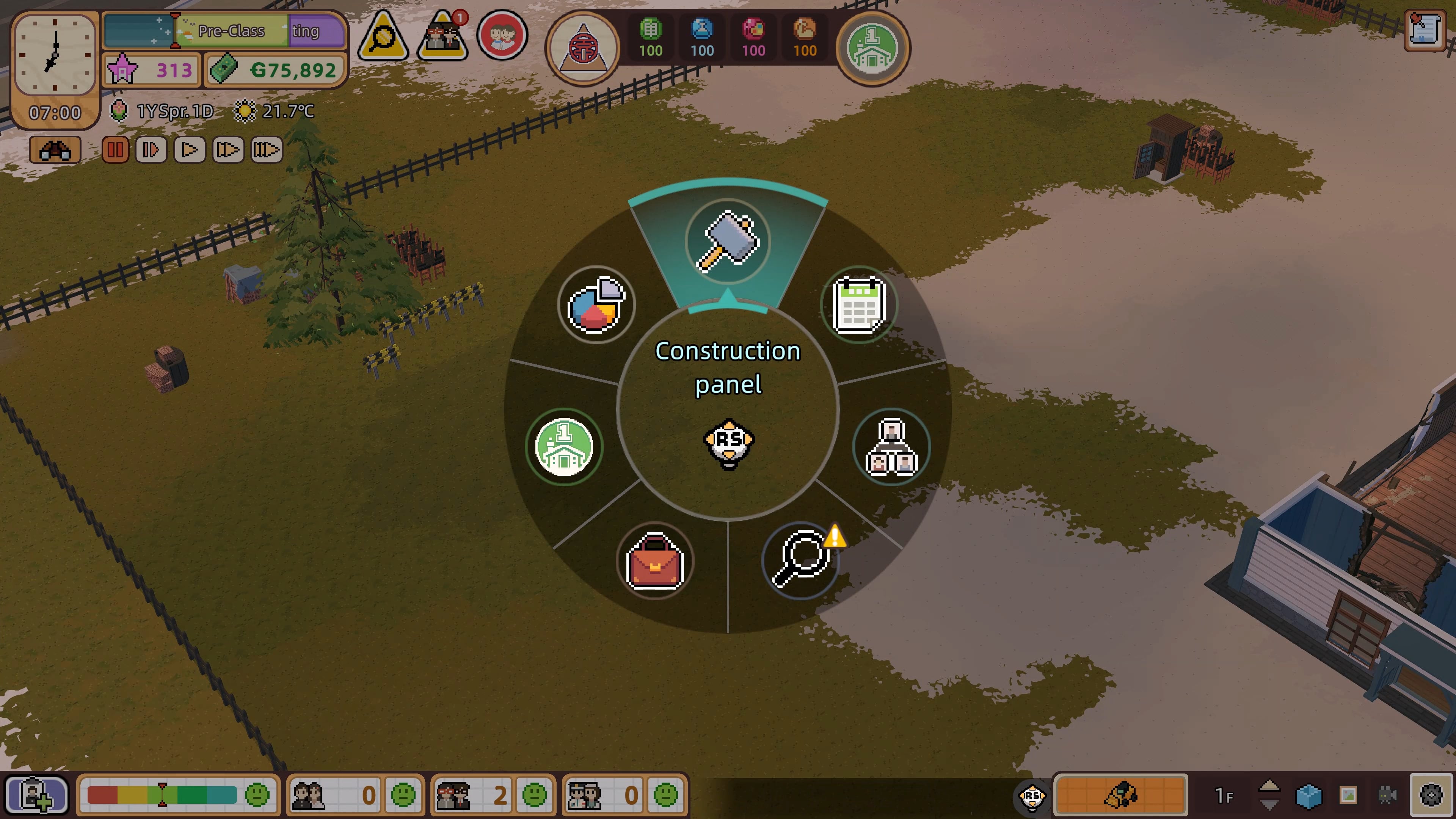
Task: Choose the staff organization chart option
Action: [x=891, y=447]
